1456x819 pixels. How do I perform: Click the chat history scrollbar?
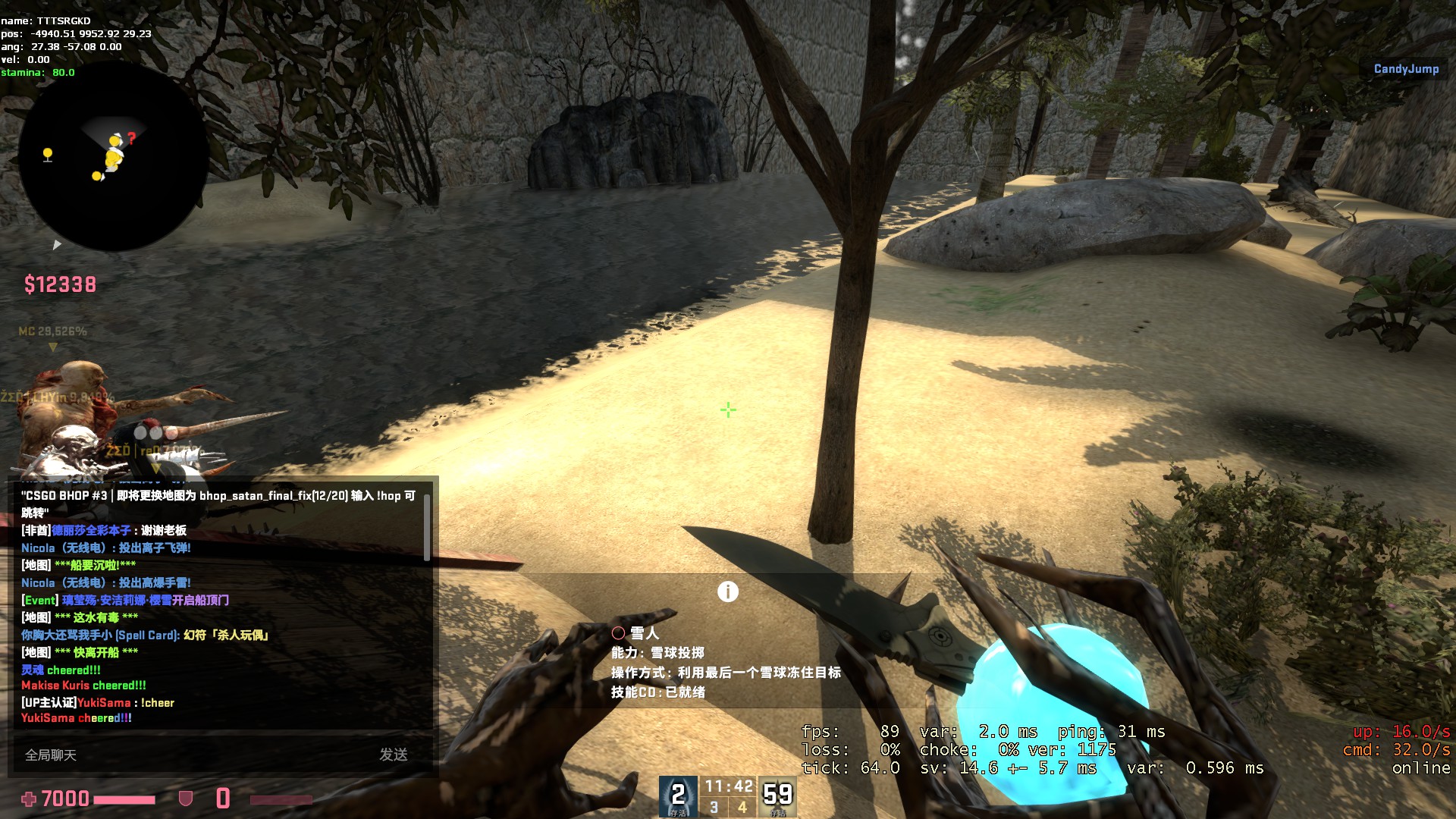[427, 529]
